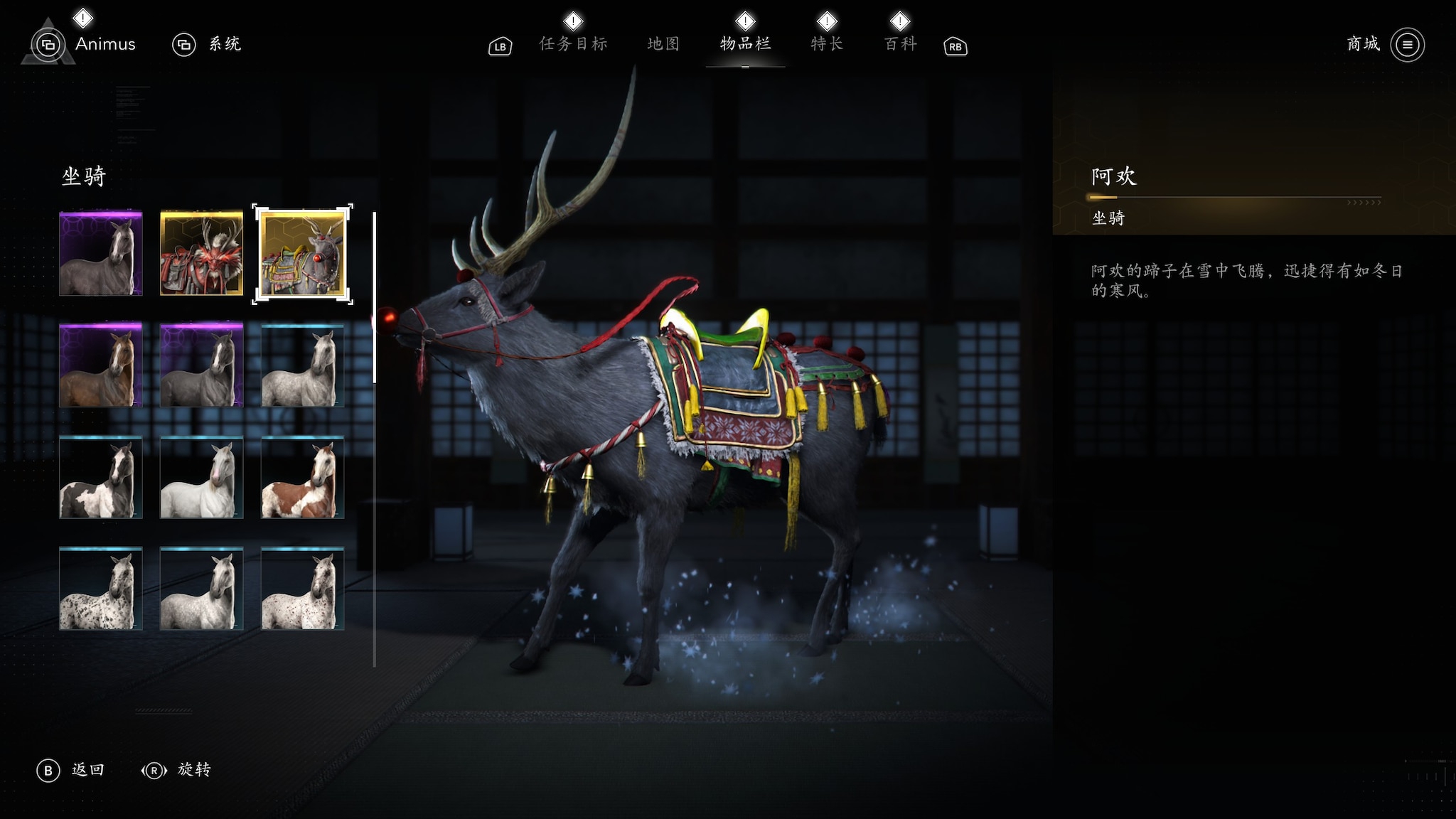Viewport: 1456px width, 819px height.
Task: Open the 百科 codex tab
Action: point(900,44)
